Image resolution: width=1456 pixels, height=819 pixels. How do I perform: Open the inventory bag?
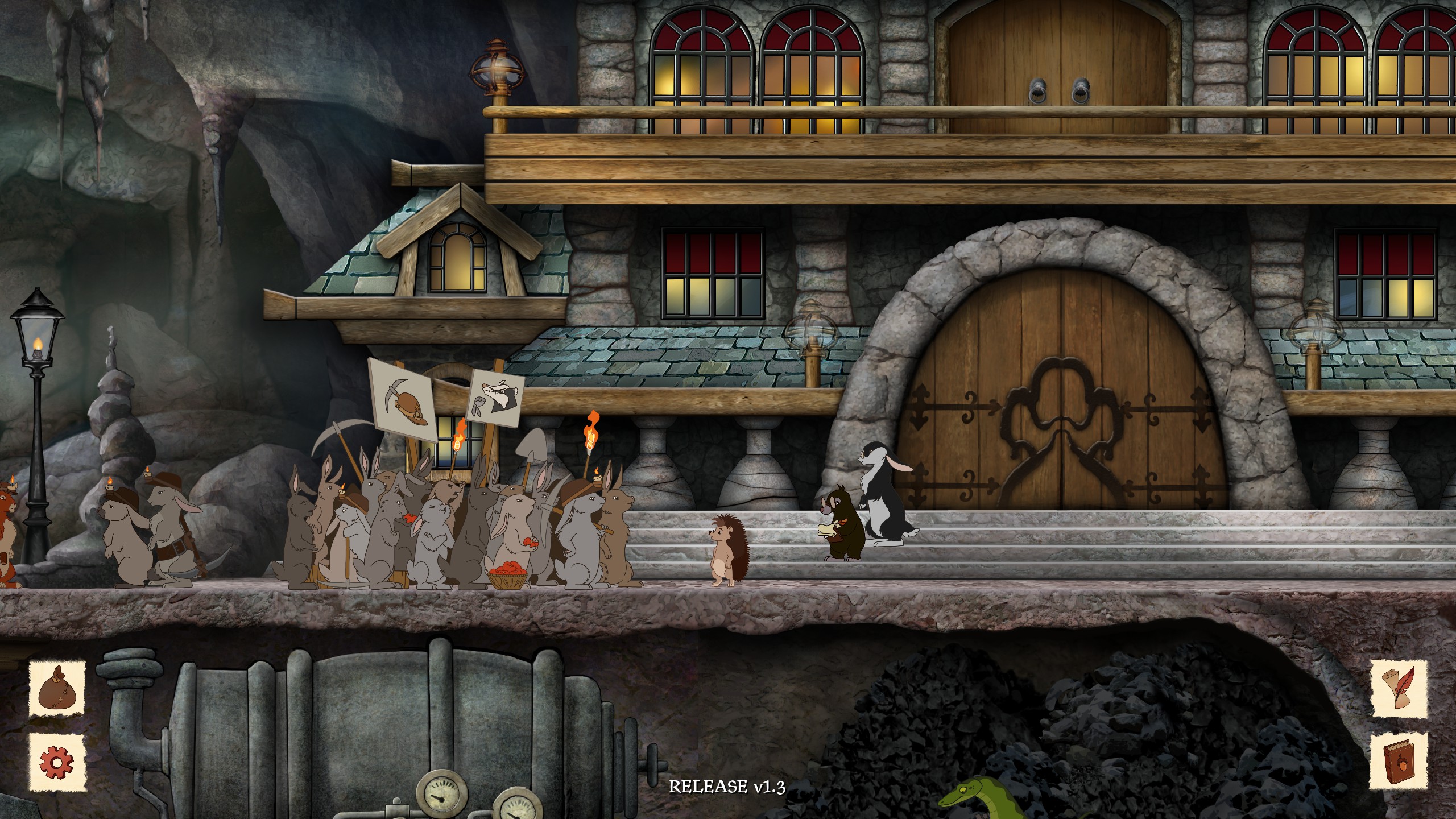57,689
